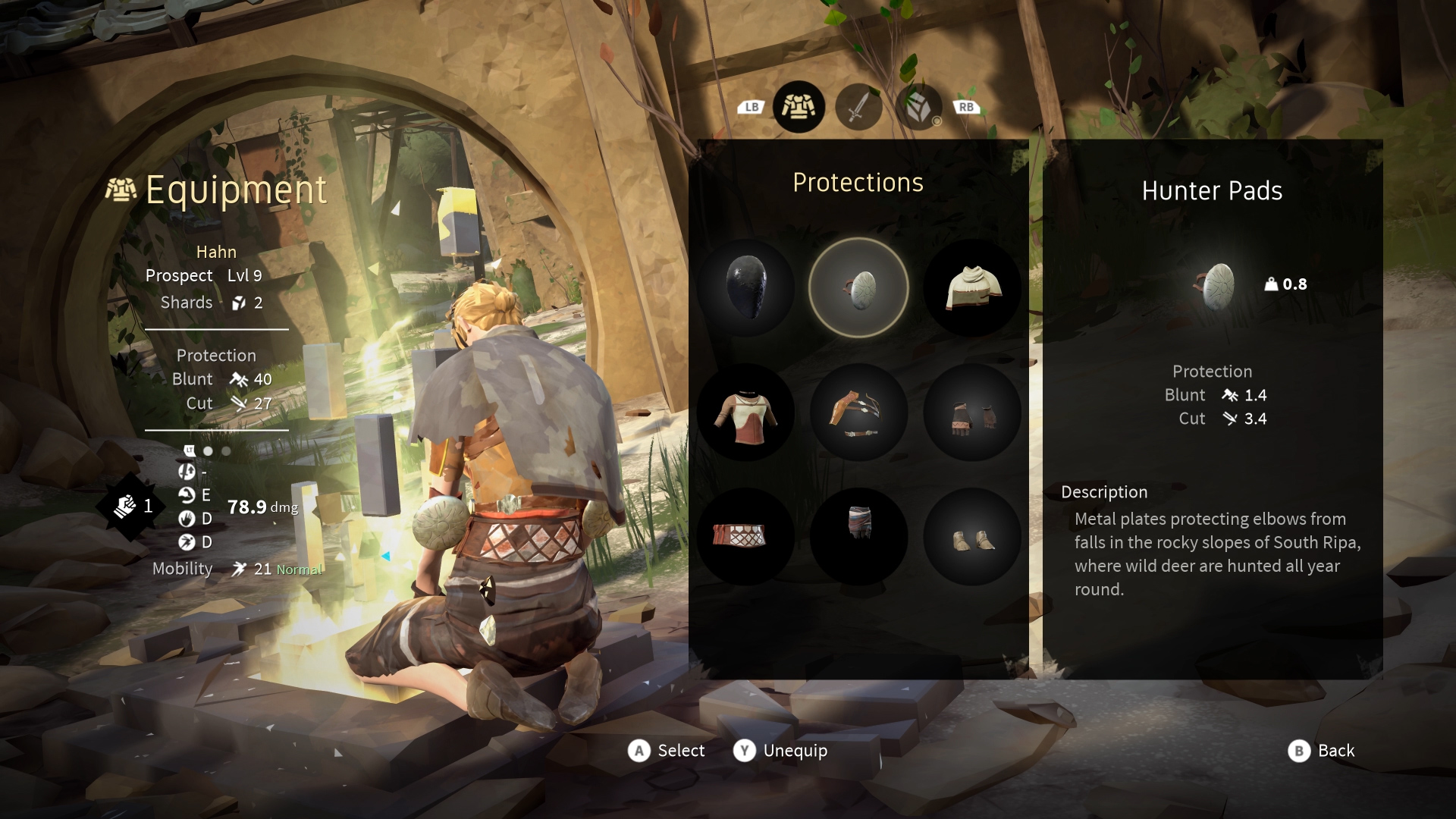Choose the fingerless gloves slot
Image resolution: width=1456 pixels, height=819 pixels.
tap(972, 413)
